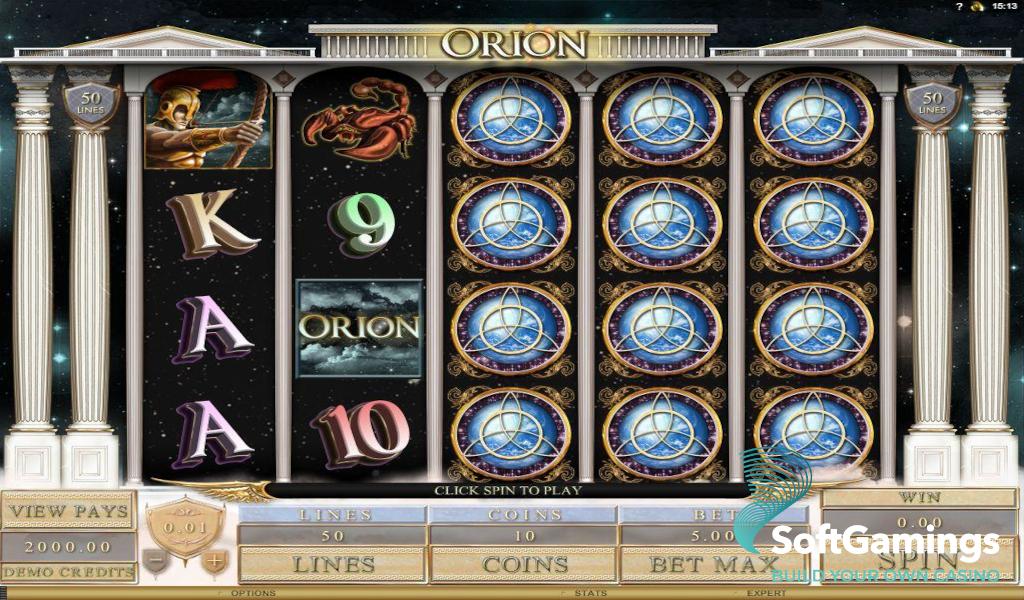This screenshot has width=1024, height=600.
Task: Click the Lines button
Action: tap(333, 564)
